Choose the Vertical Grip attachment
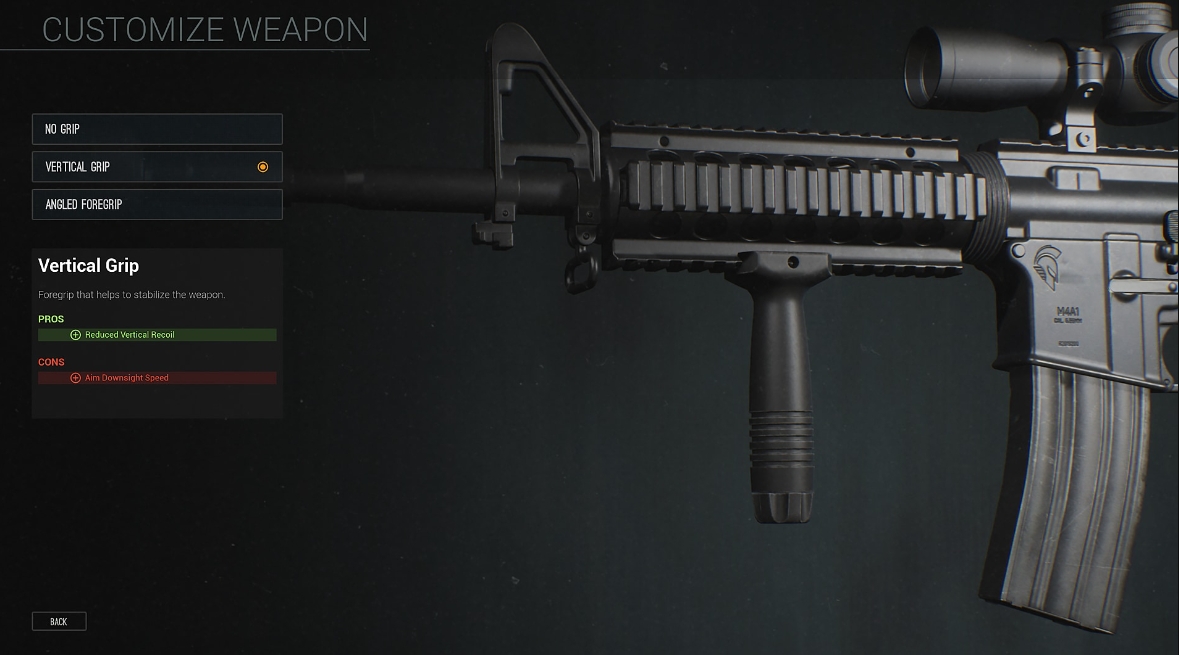 pyautogui.click(x=157, y=167)
